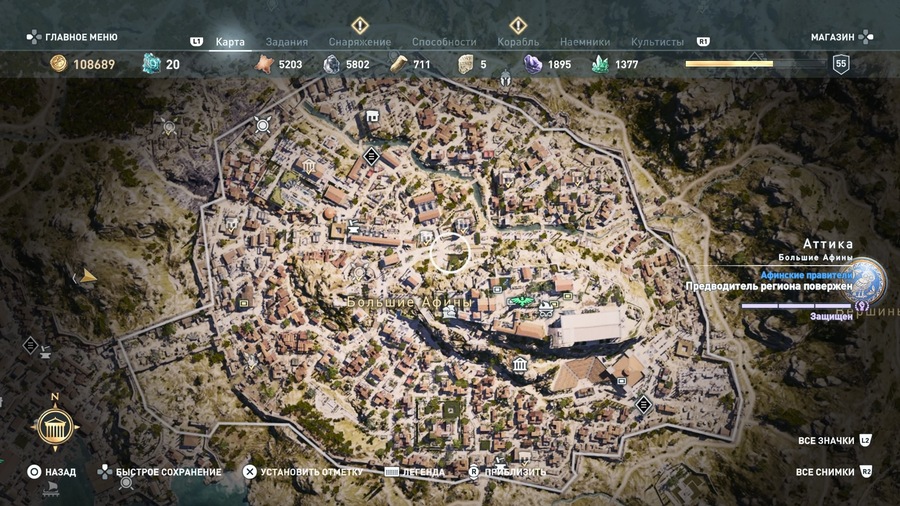Switch to the Снаряжение tab

(x=359, y=43)
